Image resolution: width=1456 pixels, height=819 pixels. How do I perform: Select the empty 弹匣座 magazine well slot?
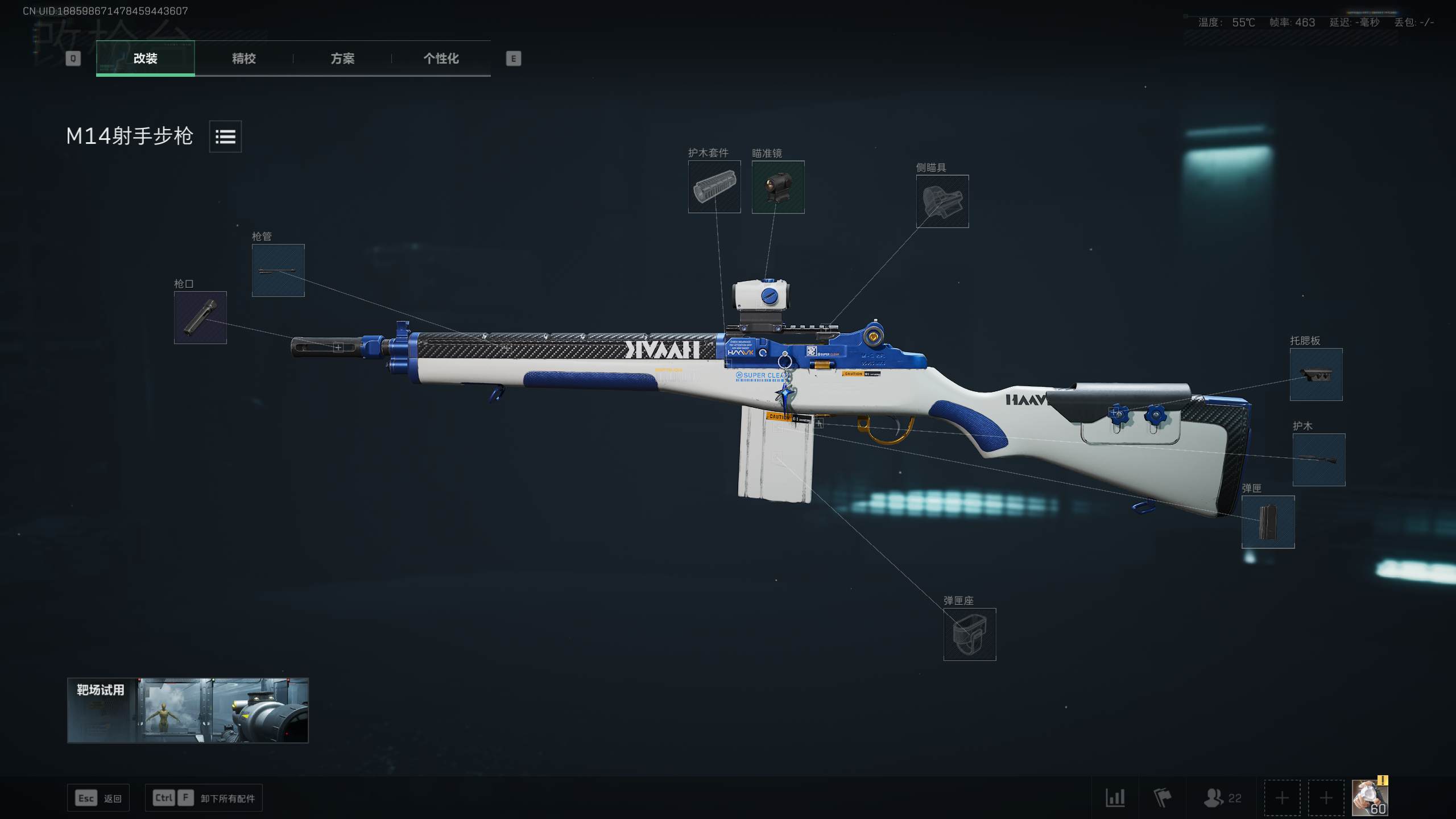point(970,634)
